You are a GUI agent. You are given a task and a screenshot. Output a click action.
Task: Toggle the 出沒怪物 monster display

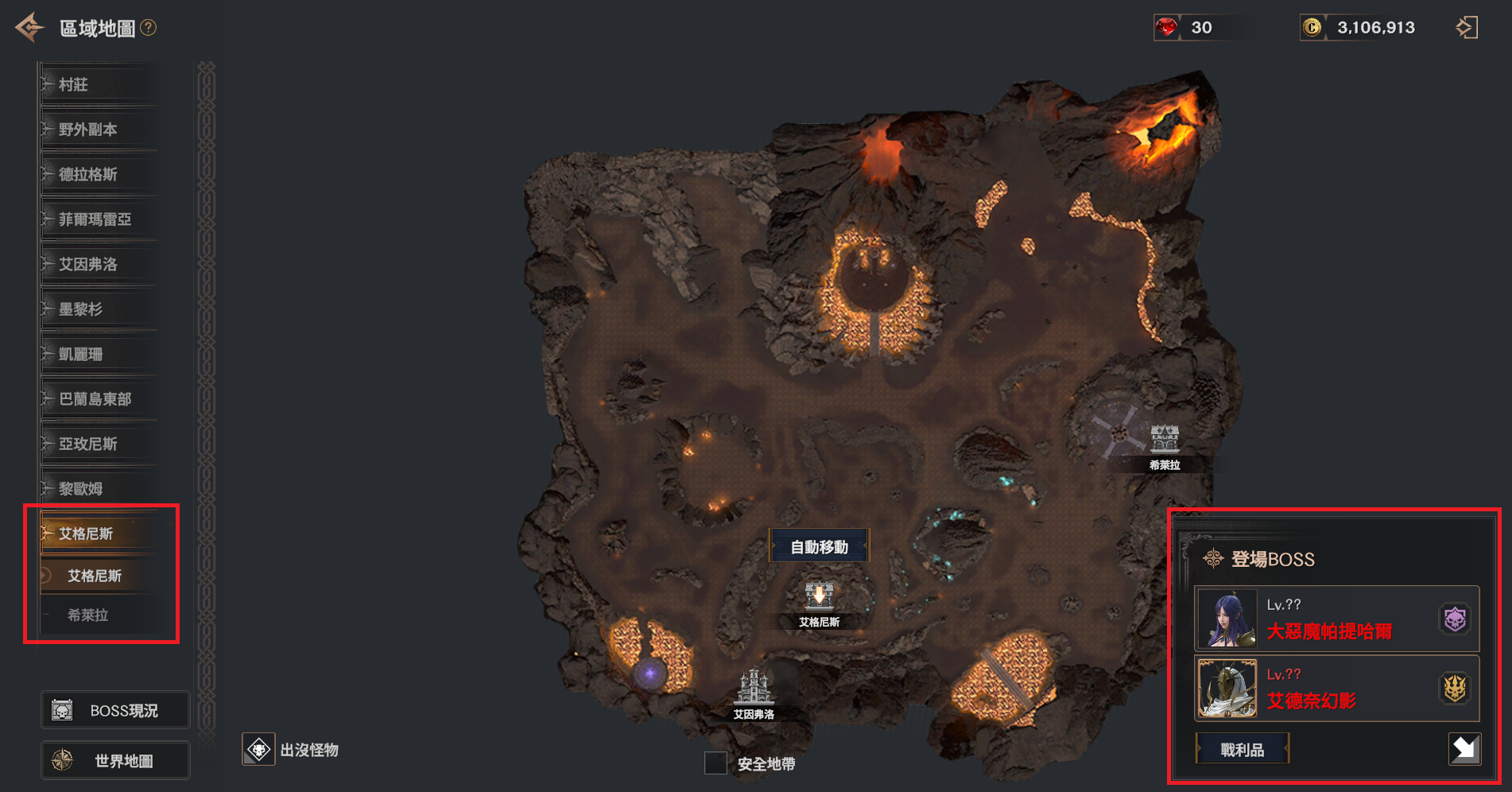pyautogui.click(x=259, y=750)
